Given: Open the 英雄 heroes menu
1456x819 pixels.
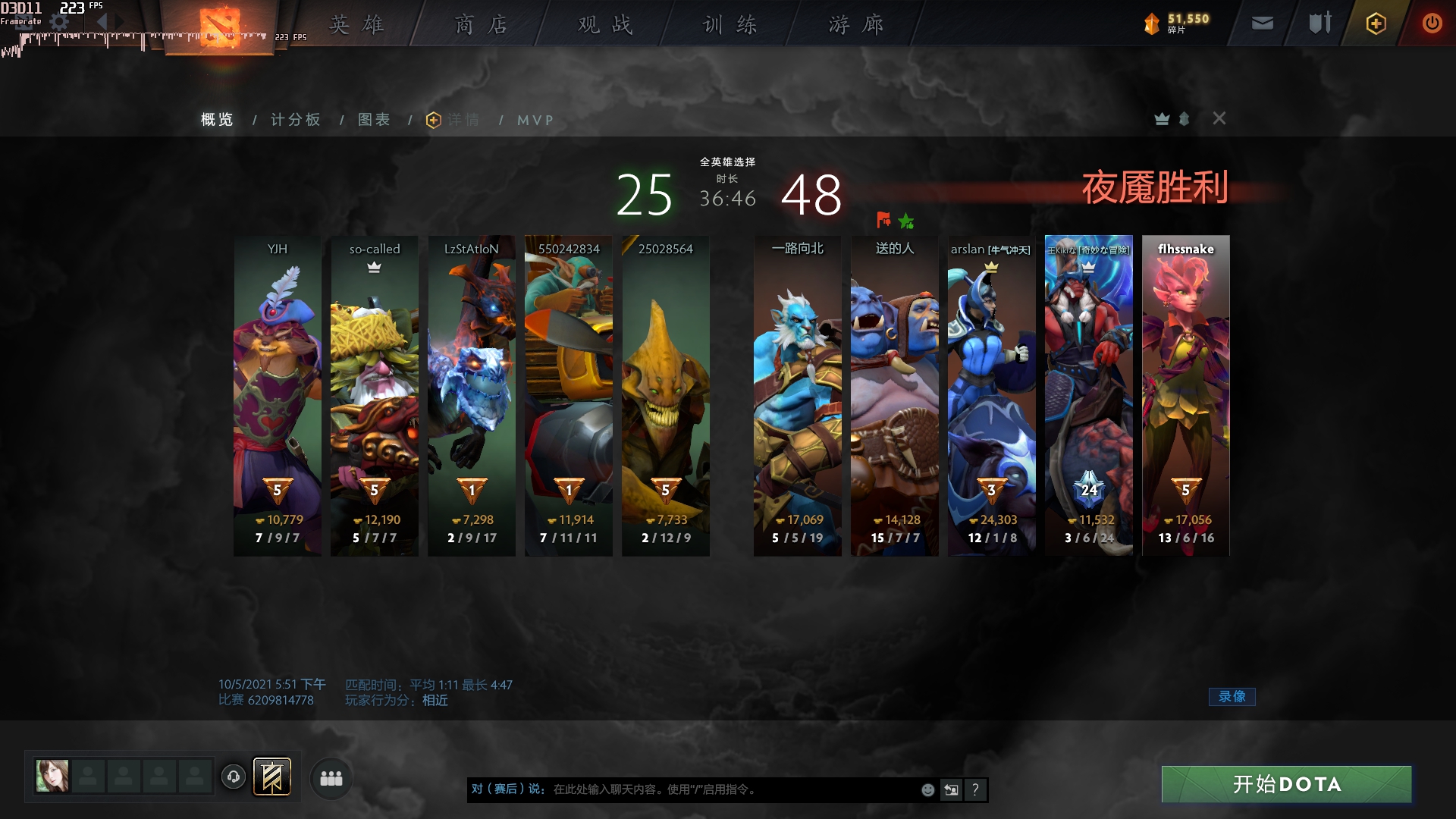Looking at the screenshot, I should tap(356, 25).
